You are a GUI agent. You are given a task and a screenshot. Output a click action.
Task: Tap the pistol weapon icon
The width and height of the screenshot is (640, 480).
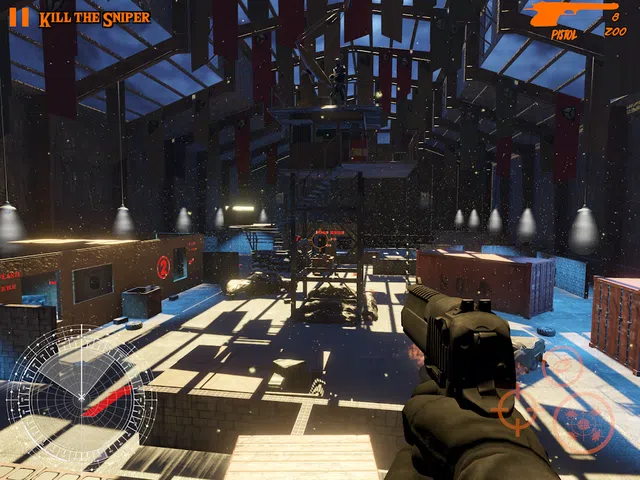pyautogui.click(x=573, y=14)
